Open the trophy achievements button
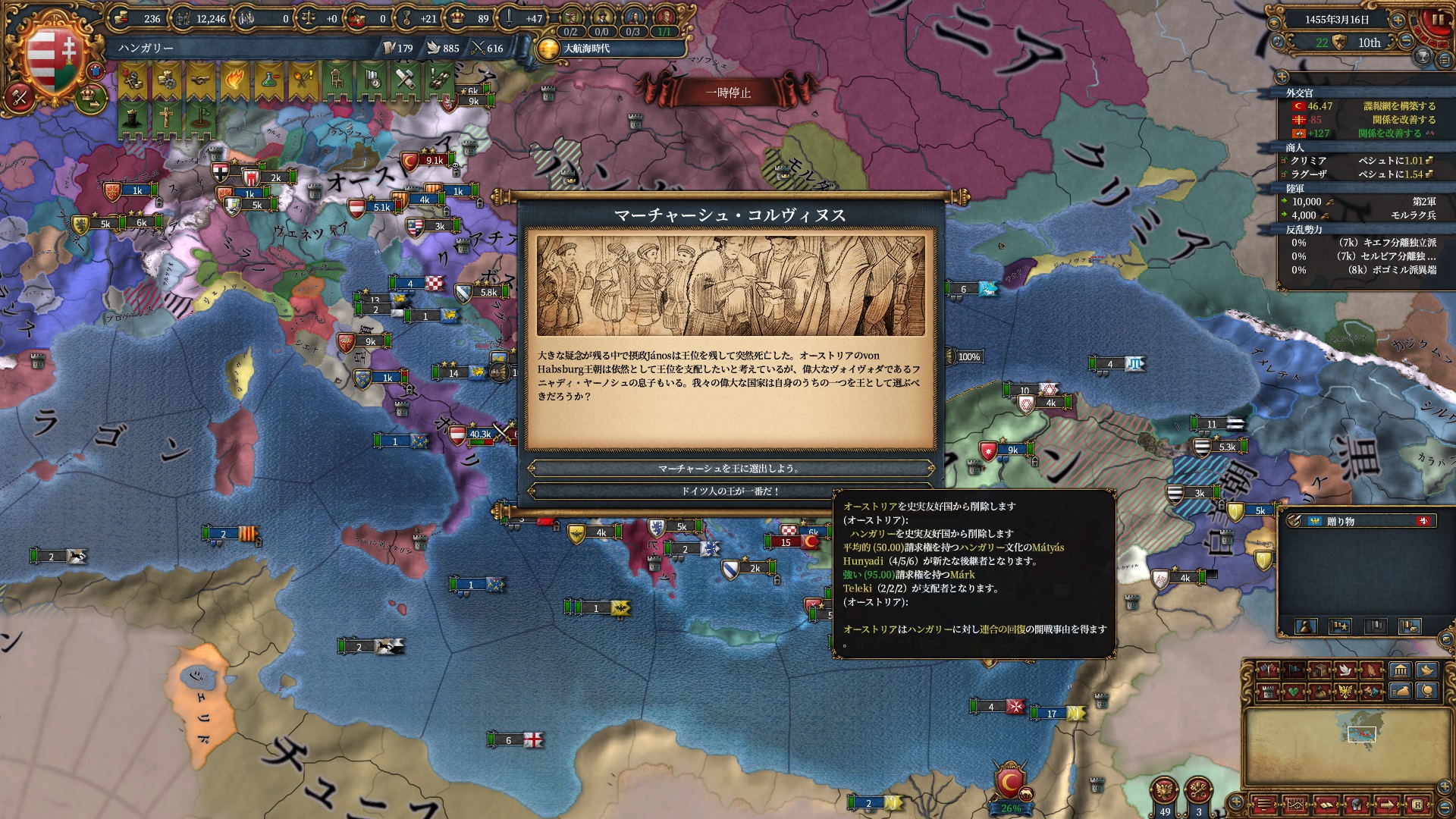Screen dimensions: 1456x819 (1423, 56)
